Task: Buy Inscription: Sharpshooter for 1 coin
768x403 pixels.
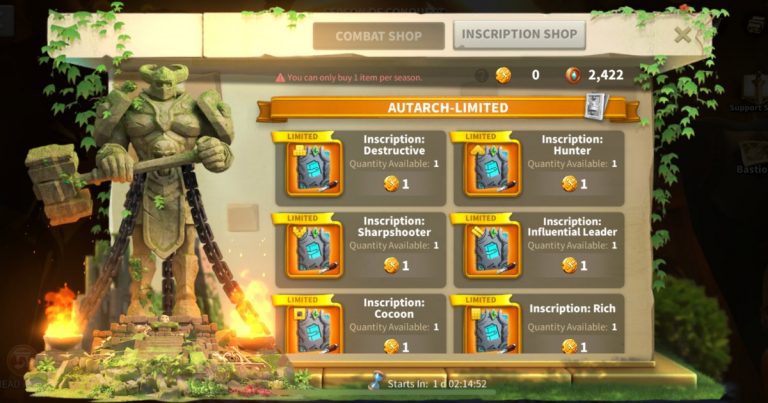Action: coord(397,265)
